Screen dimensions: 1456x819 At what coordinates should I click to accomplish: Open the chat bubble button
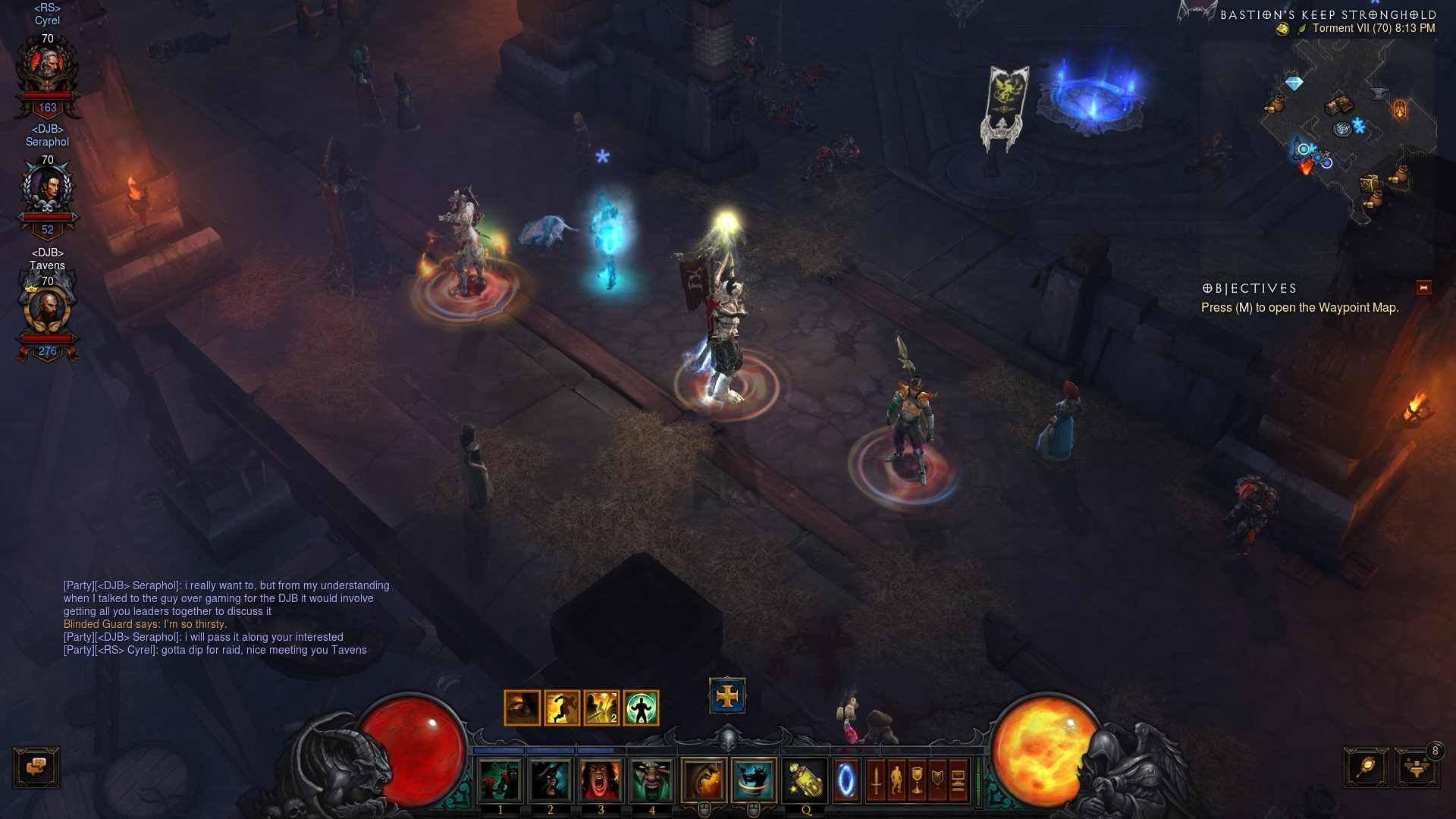(36, 767)
